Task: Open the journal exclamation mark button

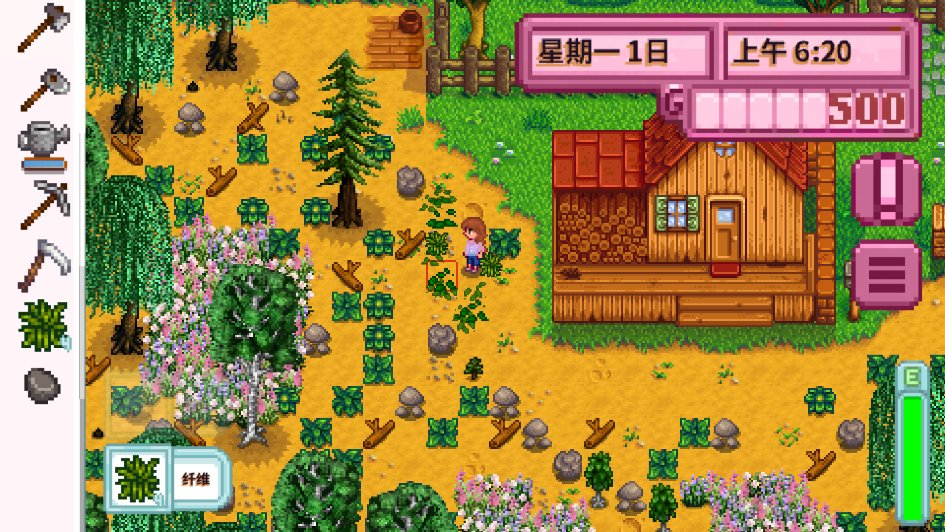Action: [886, 190]
